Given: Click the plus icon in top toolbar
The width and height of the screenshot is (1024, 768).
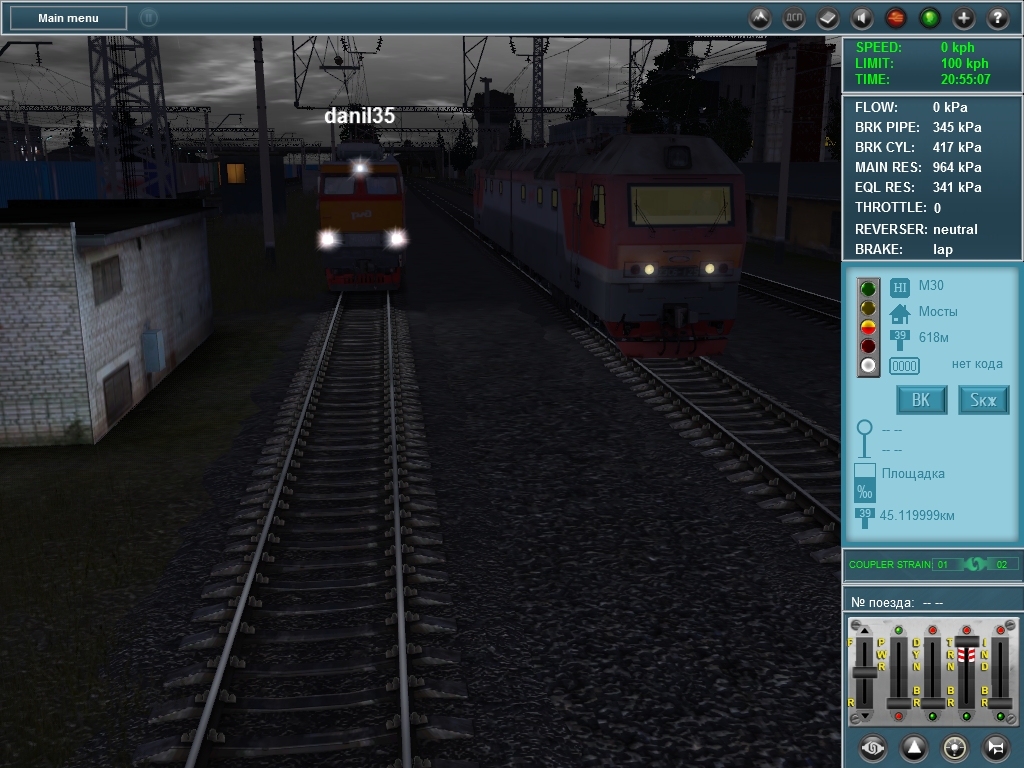Looking at the screenshot, I should pos(964,18).
